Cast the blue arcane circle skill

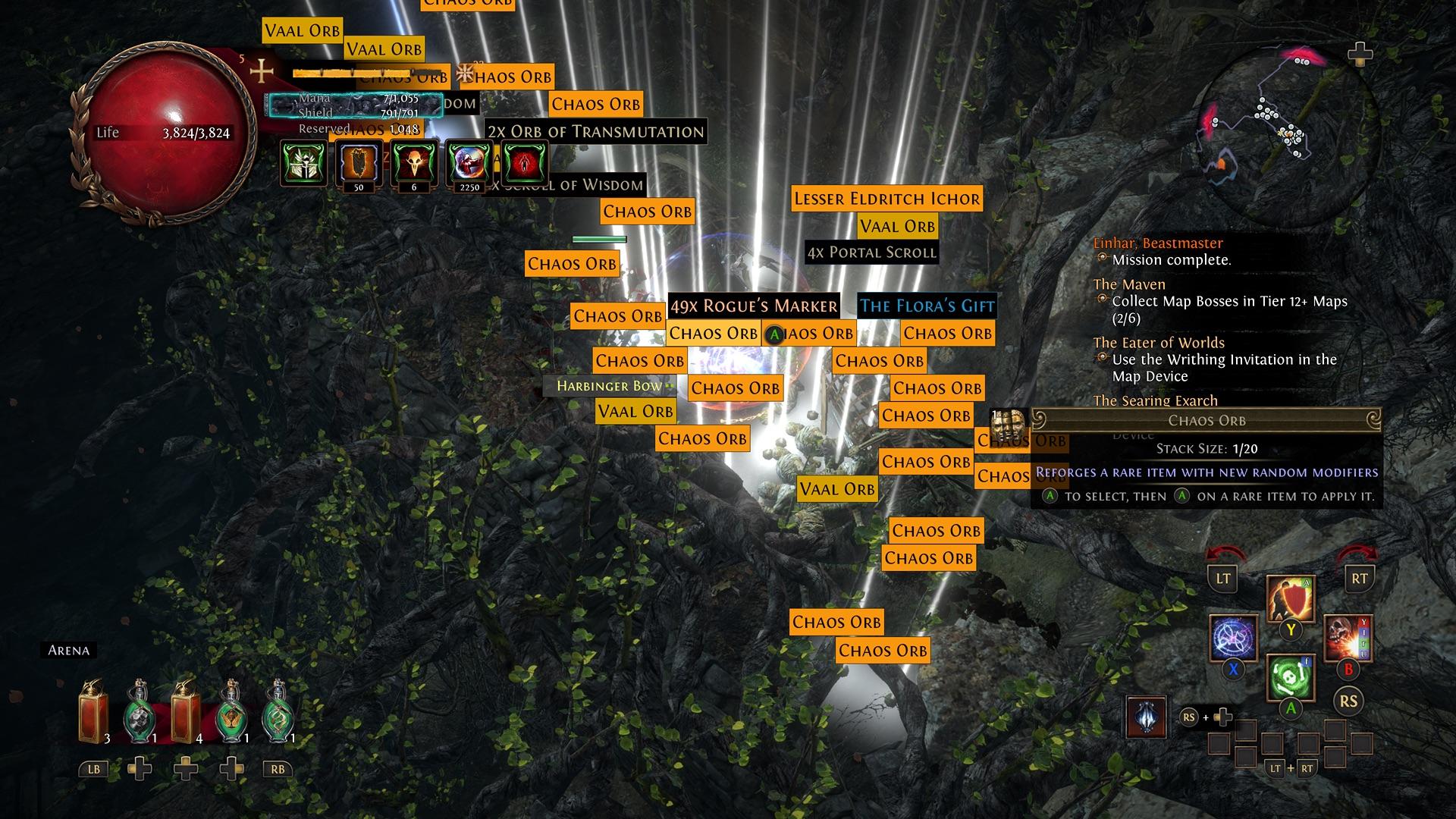pyautogui.click(x=1233, y=637)
